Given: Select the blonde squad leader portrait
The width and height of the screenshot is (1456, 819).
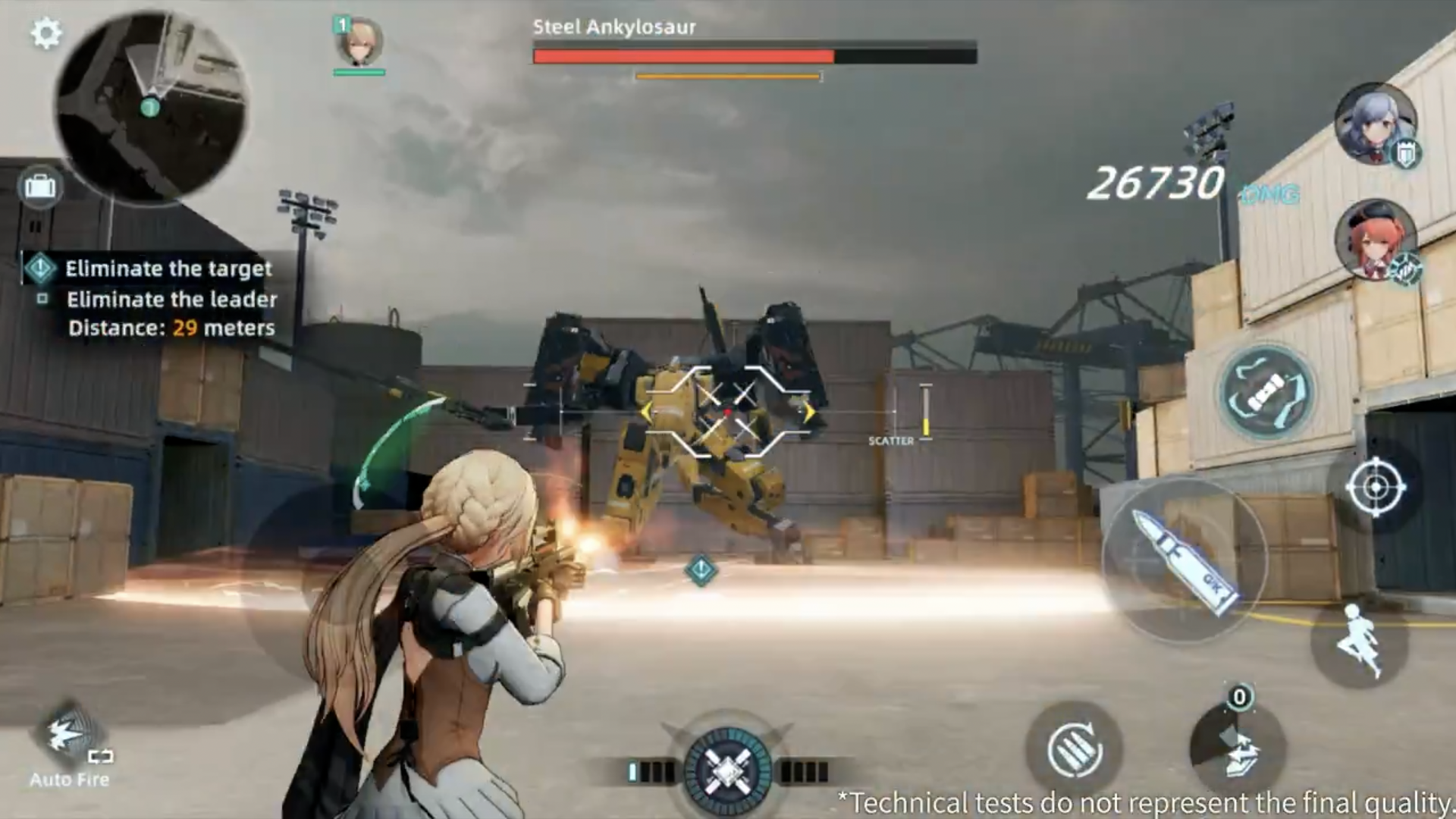Looking at the screenshot, I should point(359,44).
